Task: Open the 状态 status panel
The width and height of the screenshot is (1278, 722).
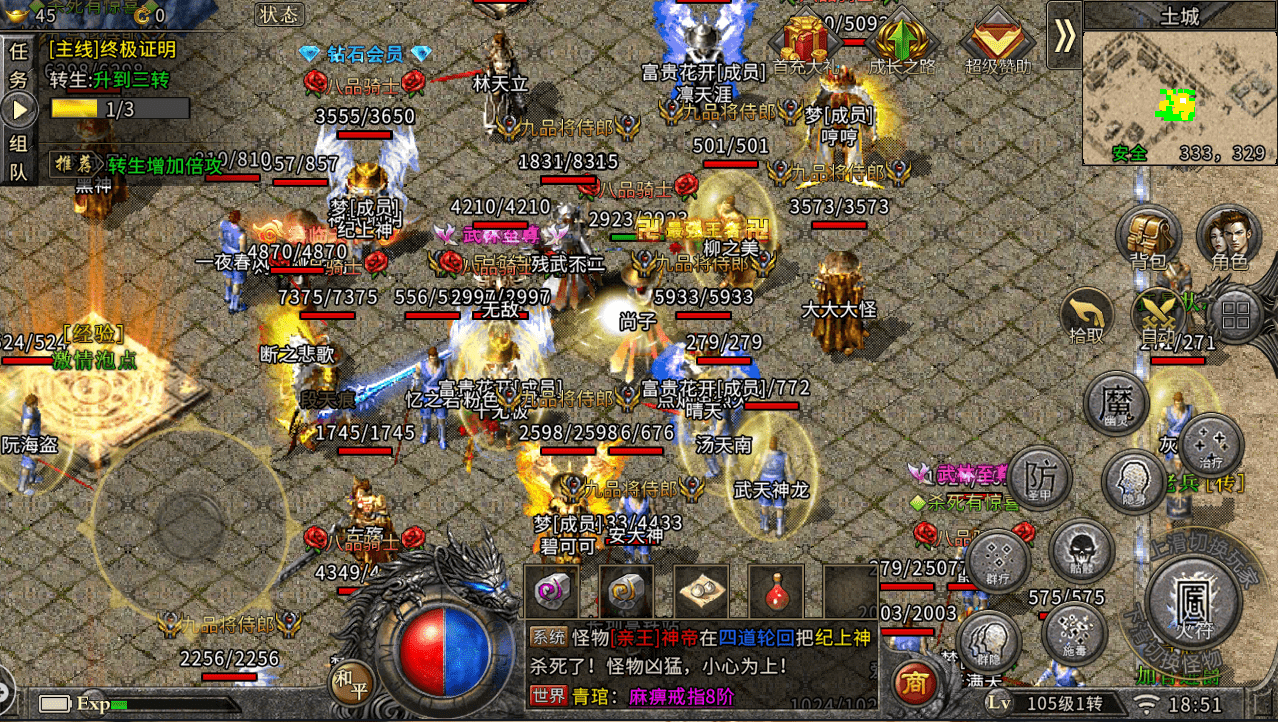Action: 279,14
